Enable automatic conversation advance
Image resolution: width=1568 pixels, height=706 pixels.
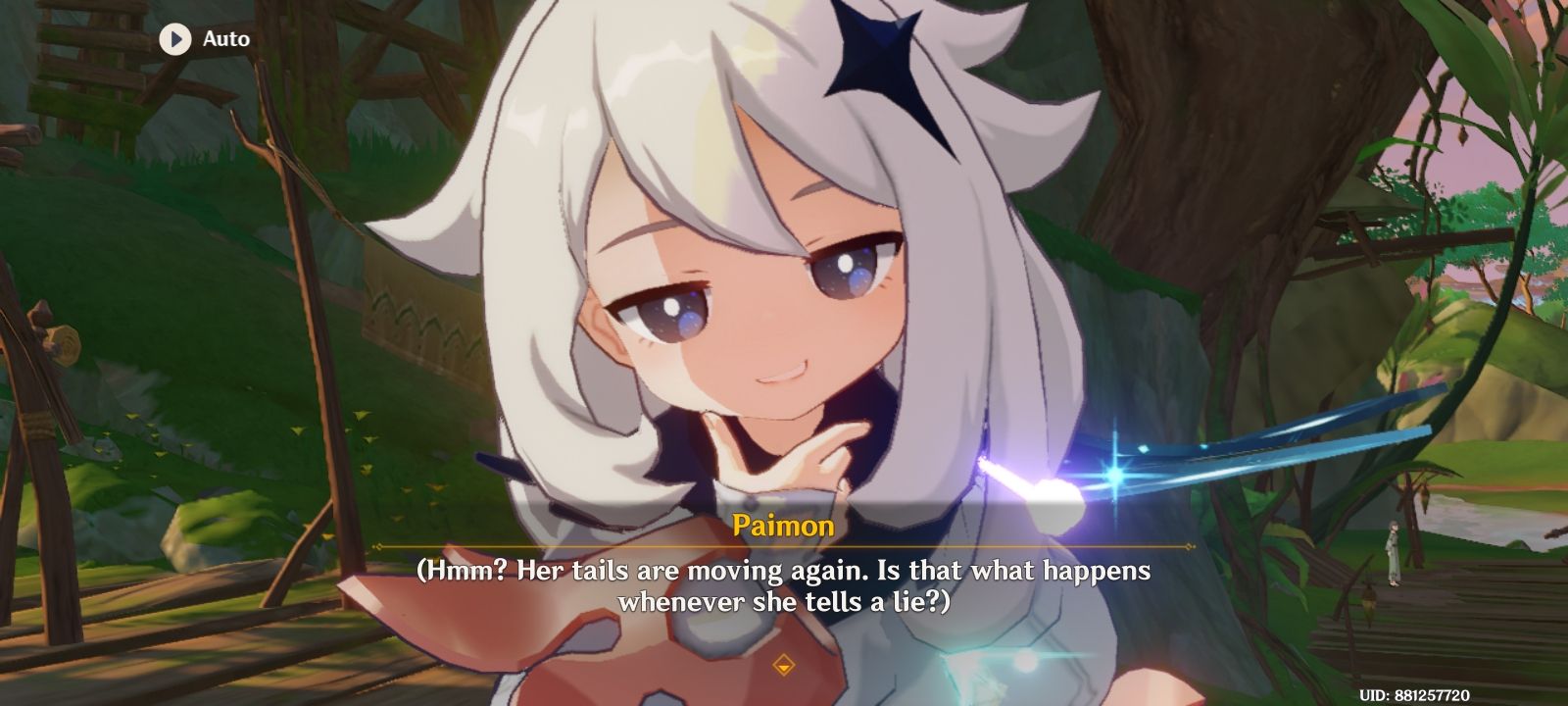[x=201, y=39]
